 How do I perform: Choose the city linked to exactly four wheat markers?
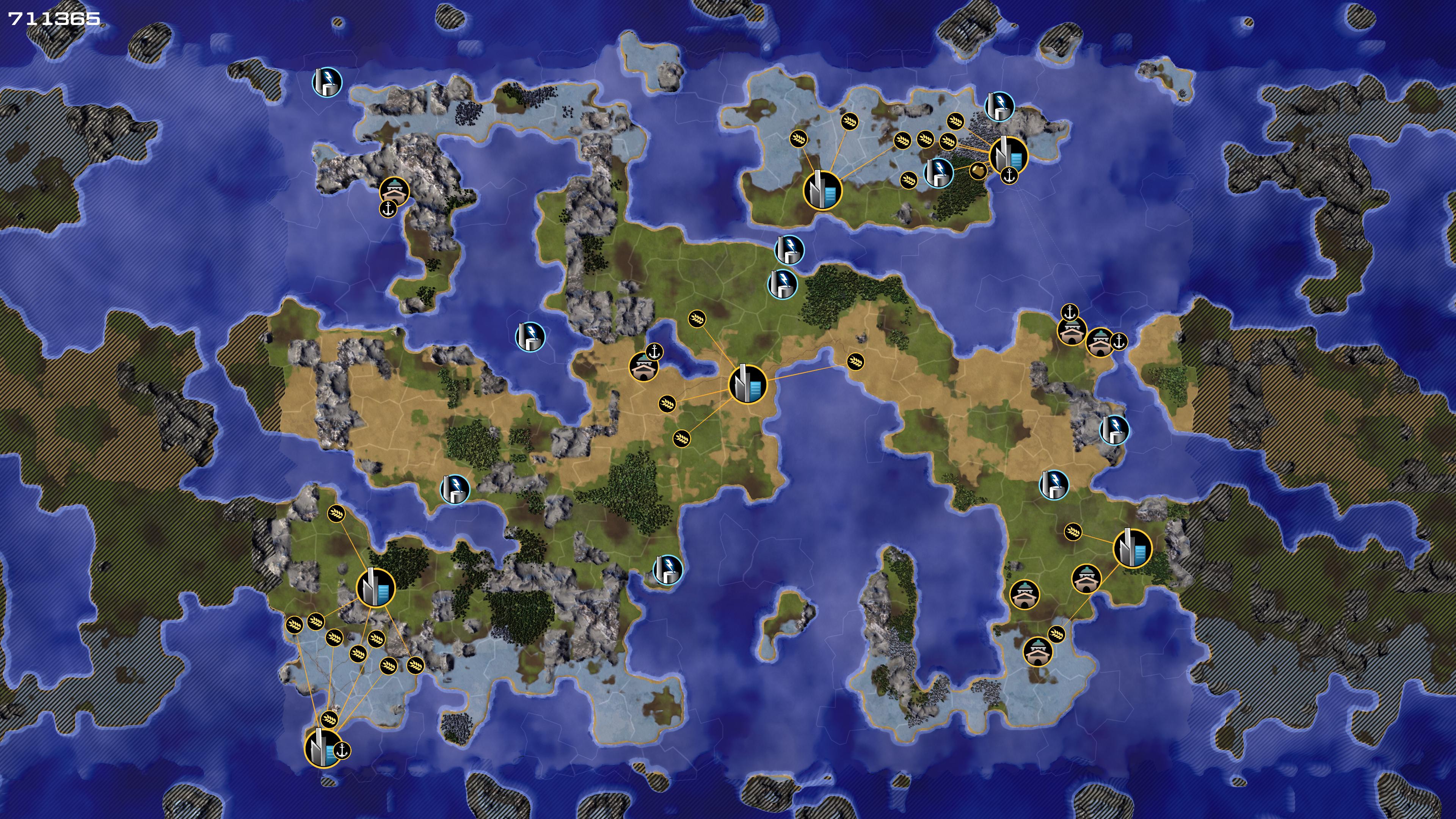[747, 384]
